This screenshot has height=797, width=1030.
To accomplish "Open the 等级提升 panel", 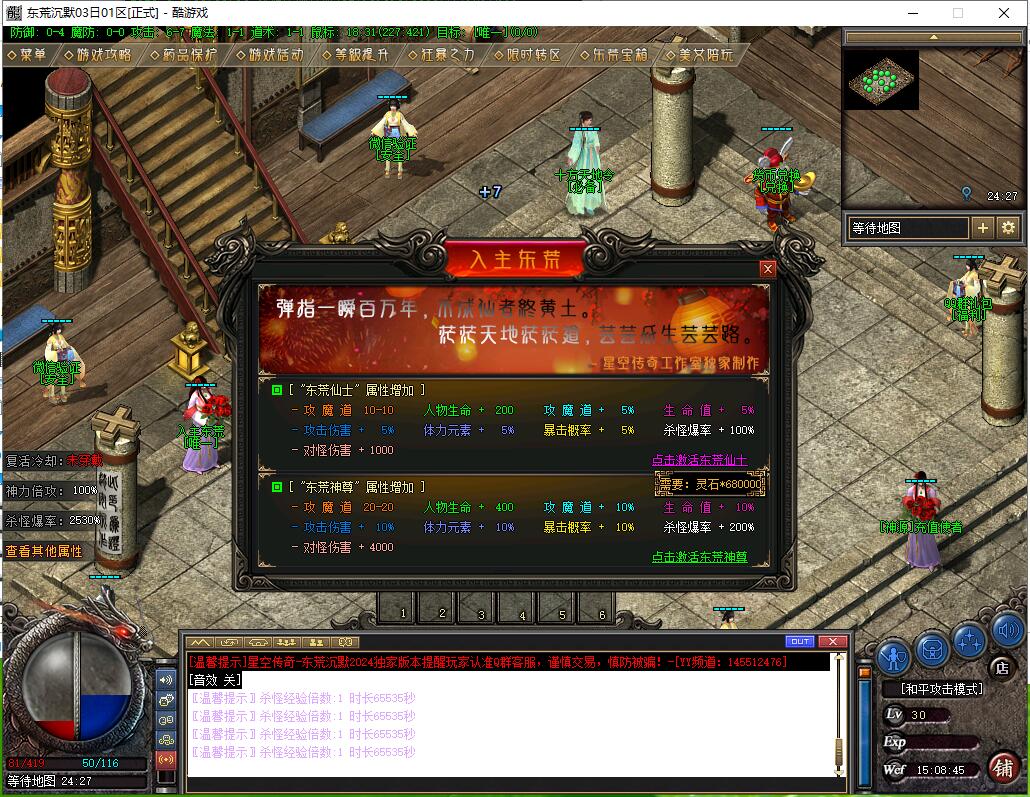I will pyautogui.click(x=355, y=55).
